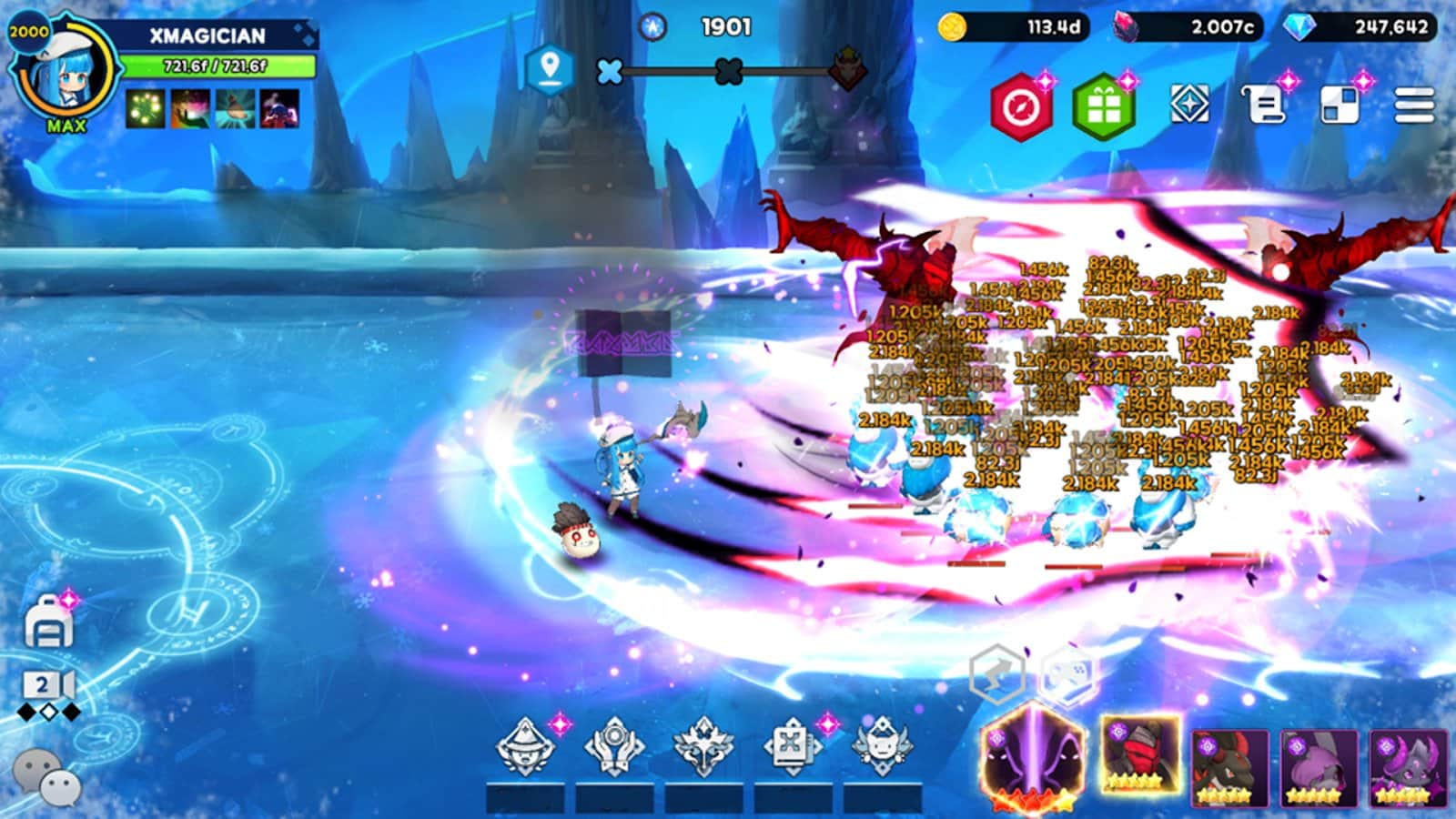Toggle the lightning arrow hexagon button
This screenshot has width=1456, height=819.
pos(996,675)
